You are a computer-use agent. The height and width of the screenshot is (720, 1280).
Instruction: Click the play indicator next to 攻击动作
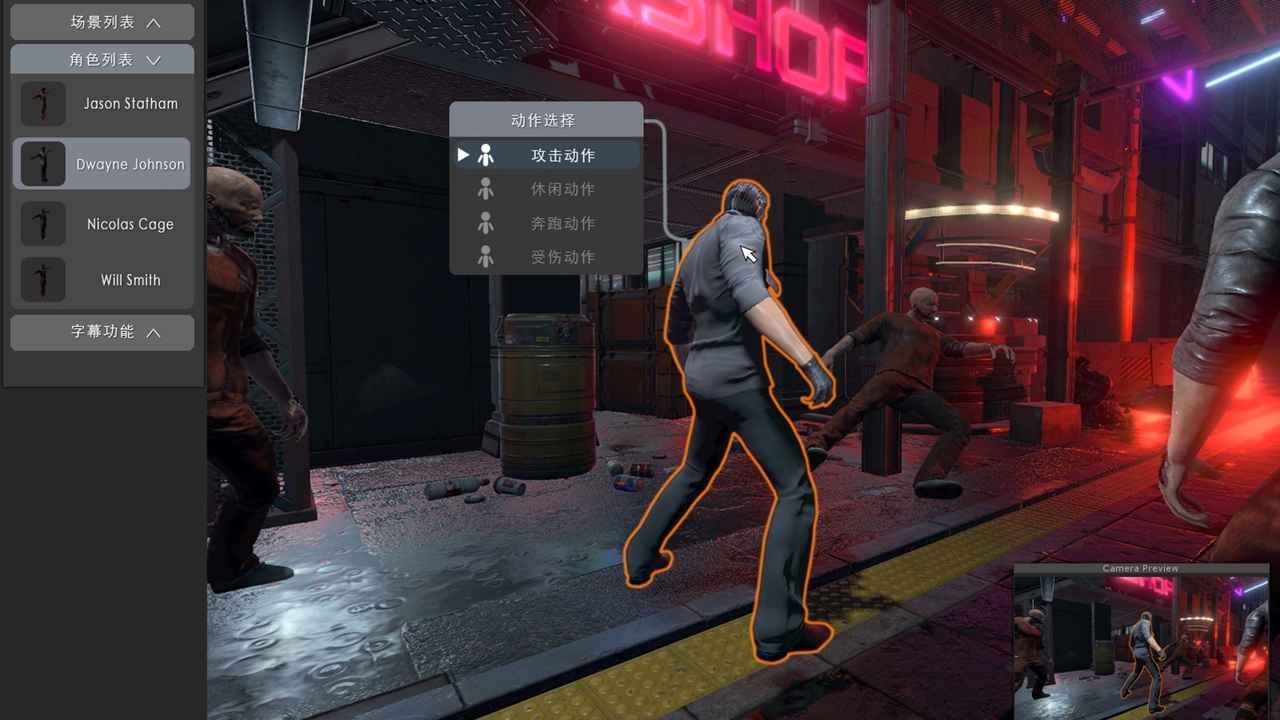pyautogui.click(x=463, y=154)
